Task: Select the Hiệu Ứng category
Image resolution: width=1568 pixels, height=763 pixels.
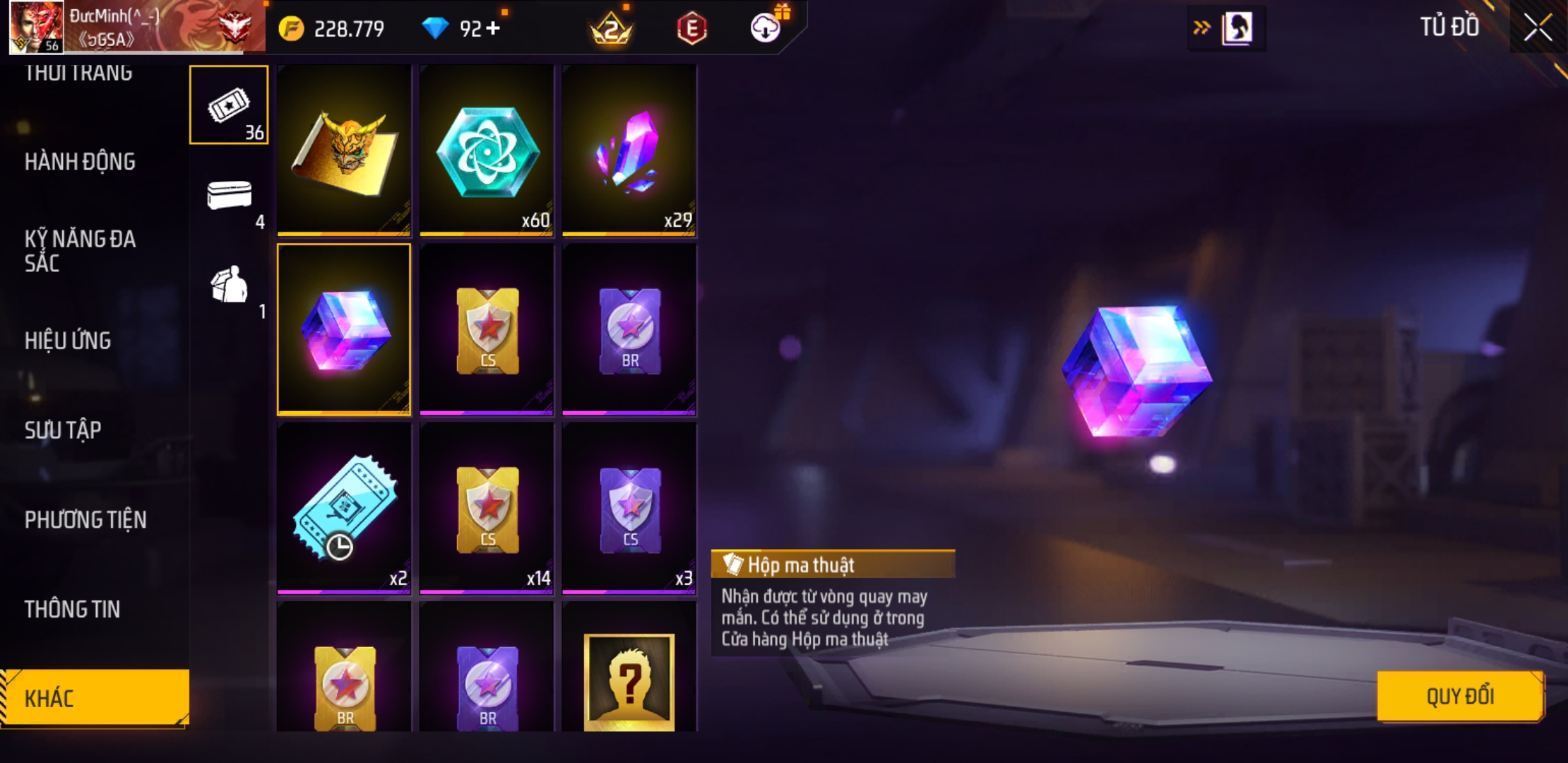Action: (x=68, y=341)
